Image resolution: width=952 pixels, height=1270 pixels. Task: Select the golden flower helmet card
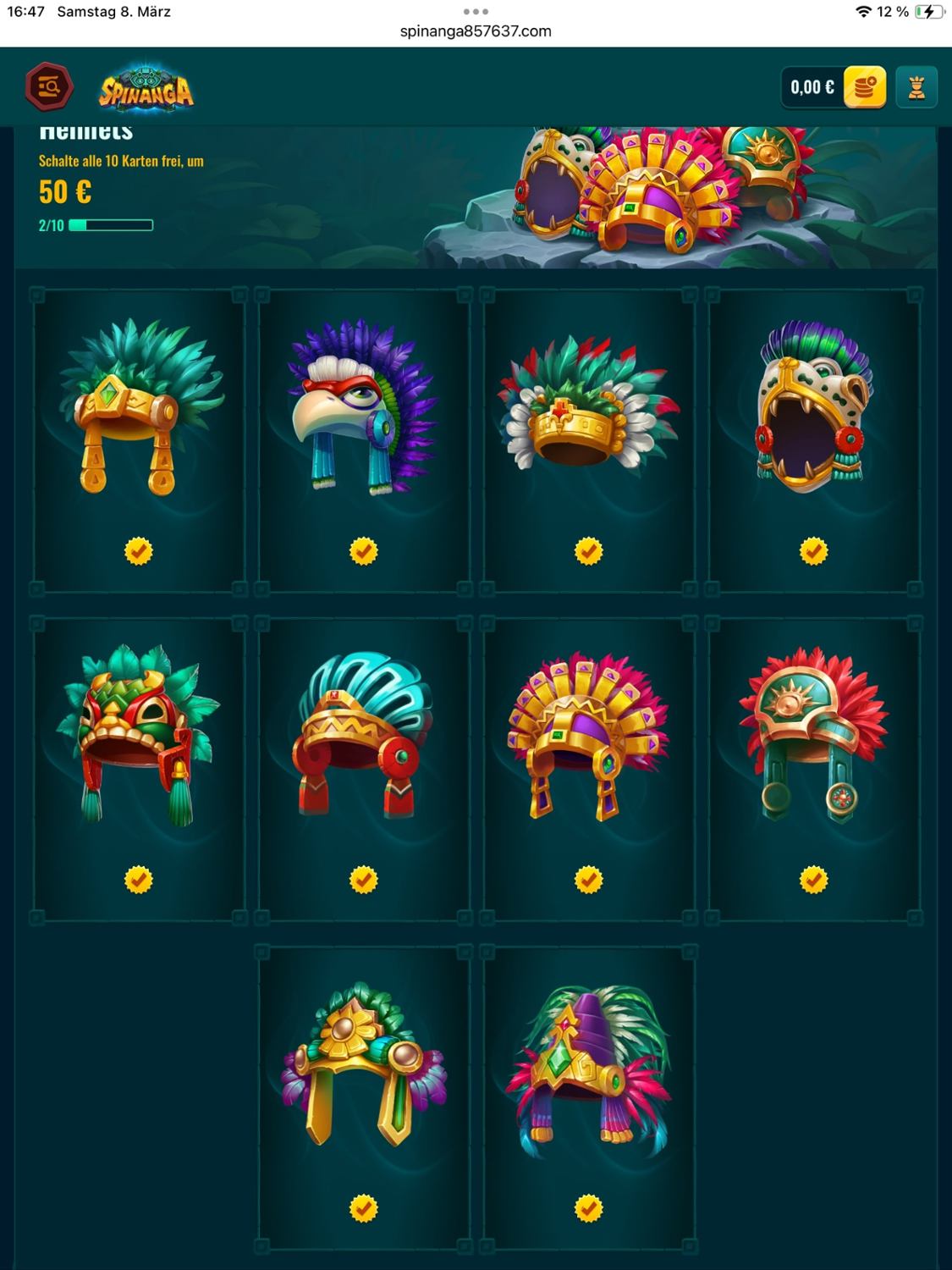click(x=364, y=1097)
